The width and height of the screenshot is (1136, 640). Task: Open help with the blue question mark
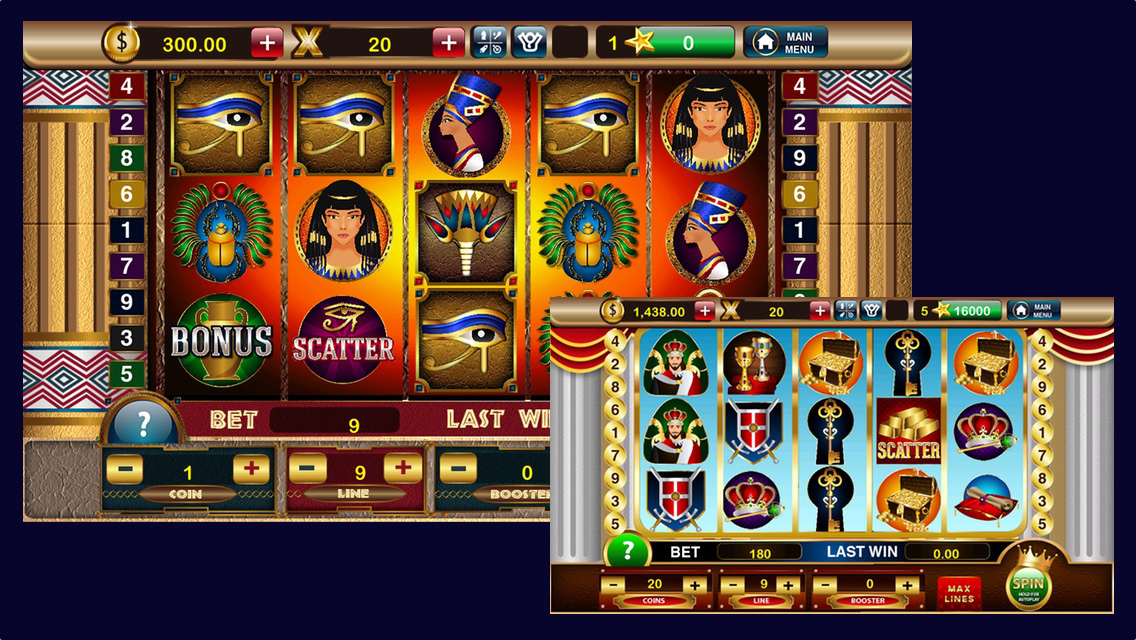click(143, 424)
